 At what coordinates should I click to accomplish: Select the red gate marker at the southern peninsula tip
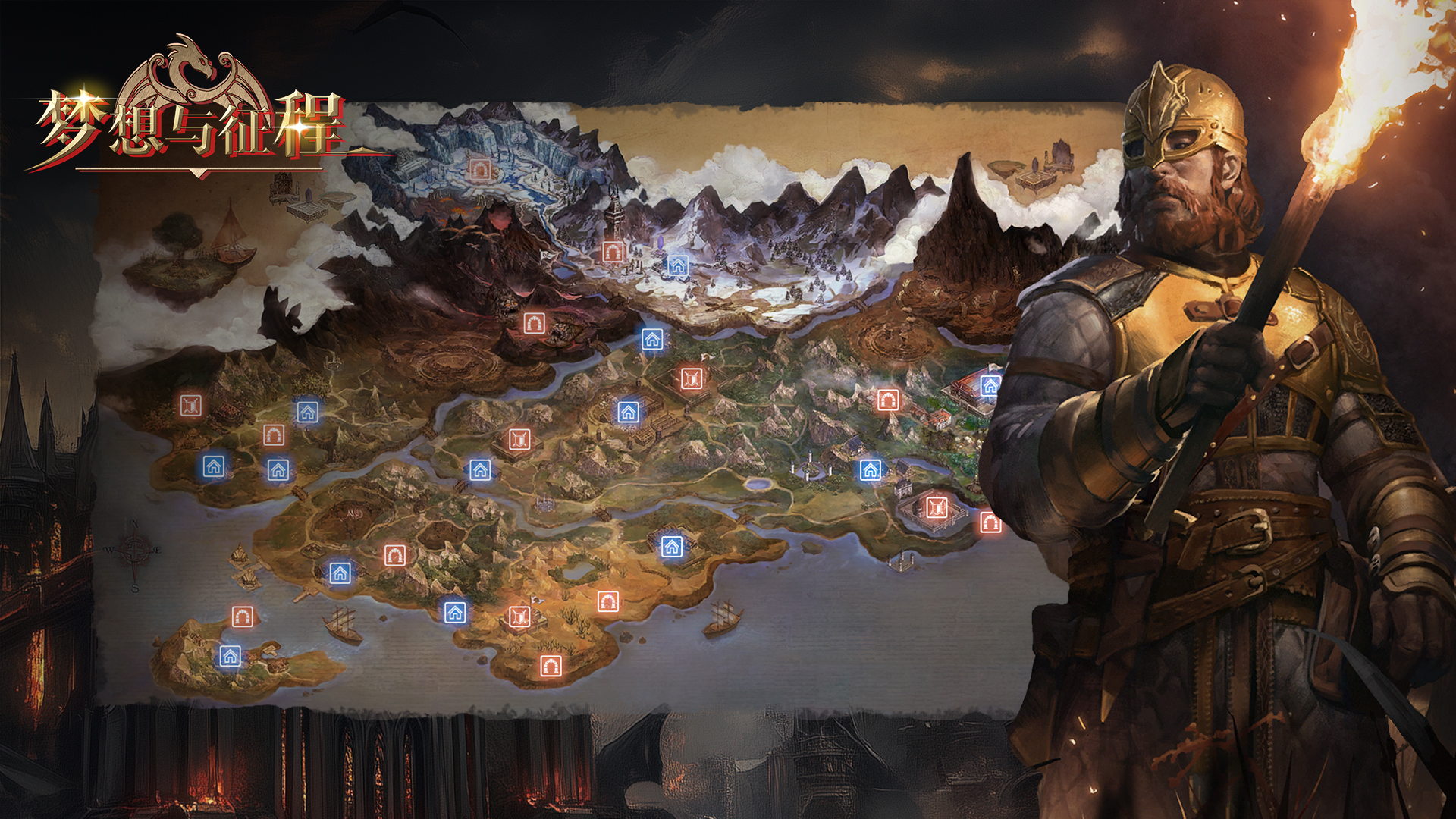pyautogui.click(x=551, y=666)
